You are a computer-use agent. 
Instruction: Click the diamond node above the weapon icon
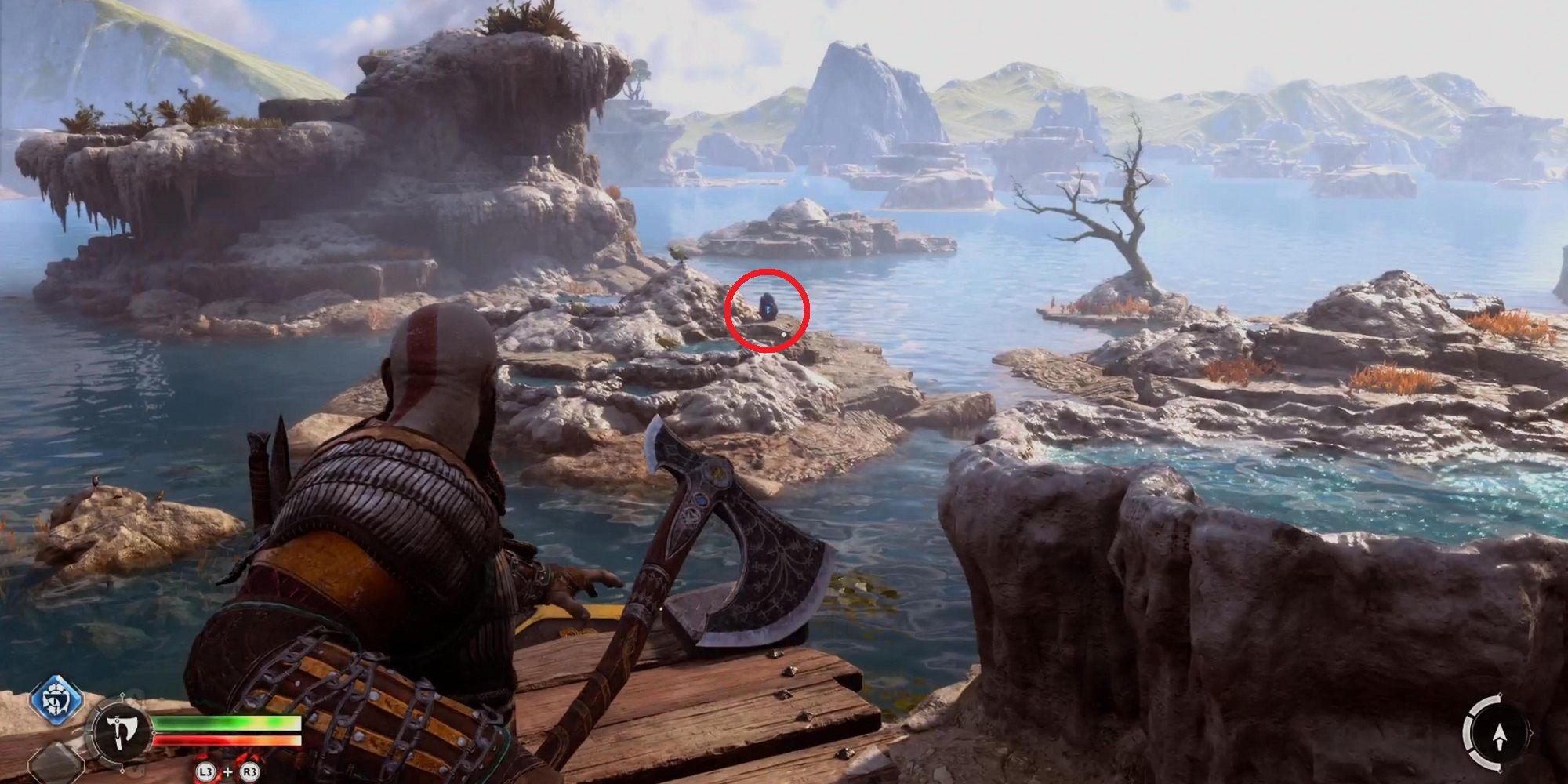(122, 695)
